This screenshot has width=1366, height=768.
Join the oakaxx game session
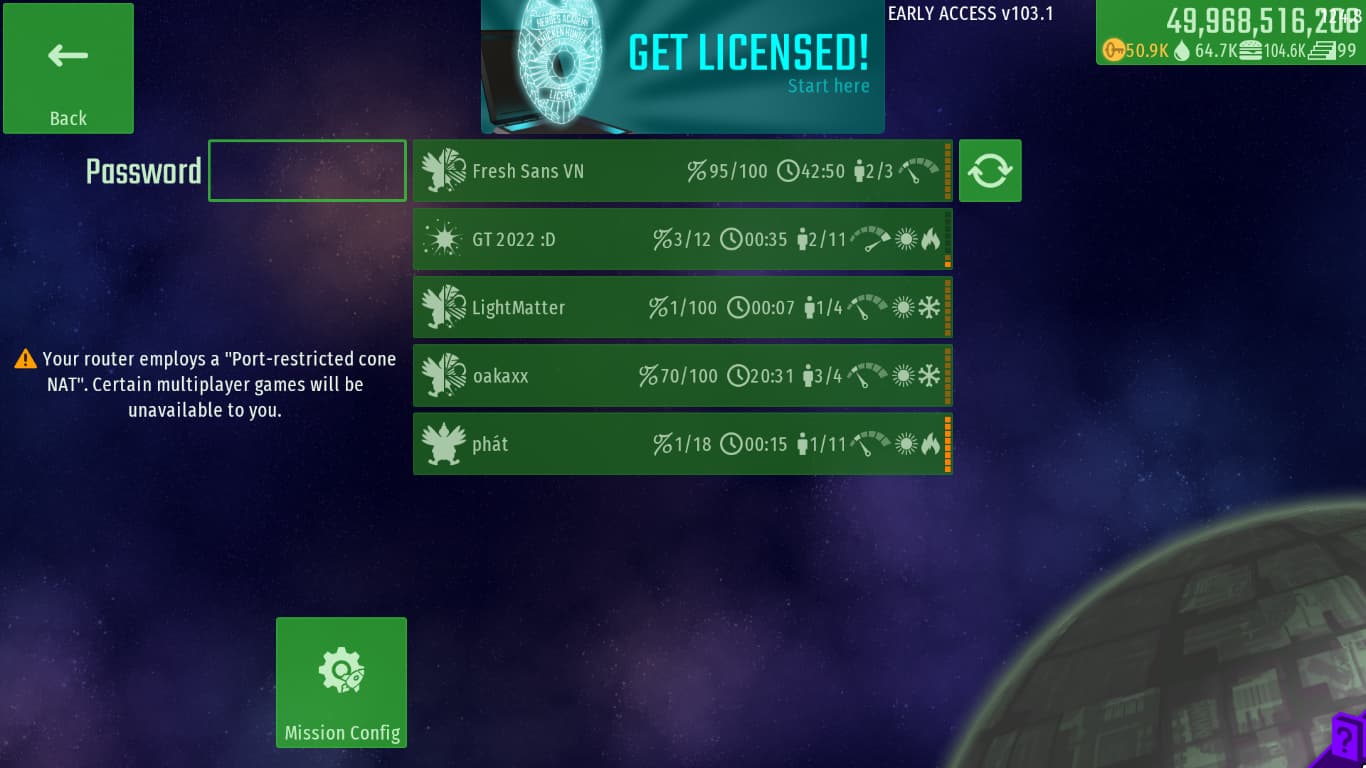(x=682, y=376)
